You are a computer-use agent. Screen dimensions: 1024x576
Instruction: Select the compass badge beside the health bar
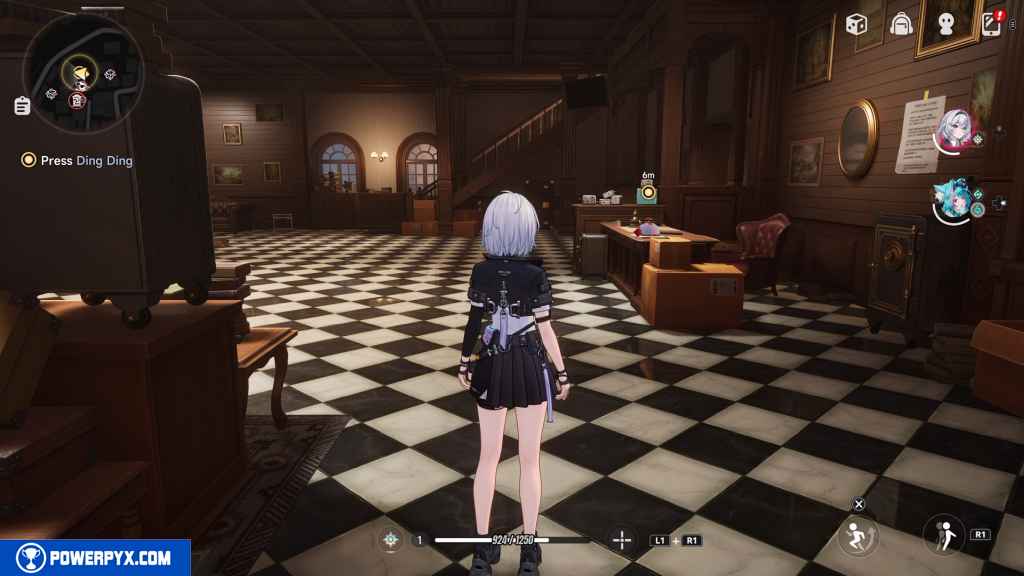390,540
